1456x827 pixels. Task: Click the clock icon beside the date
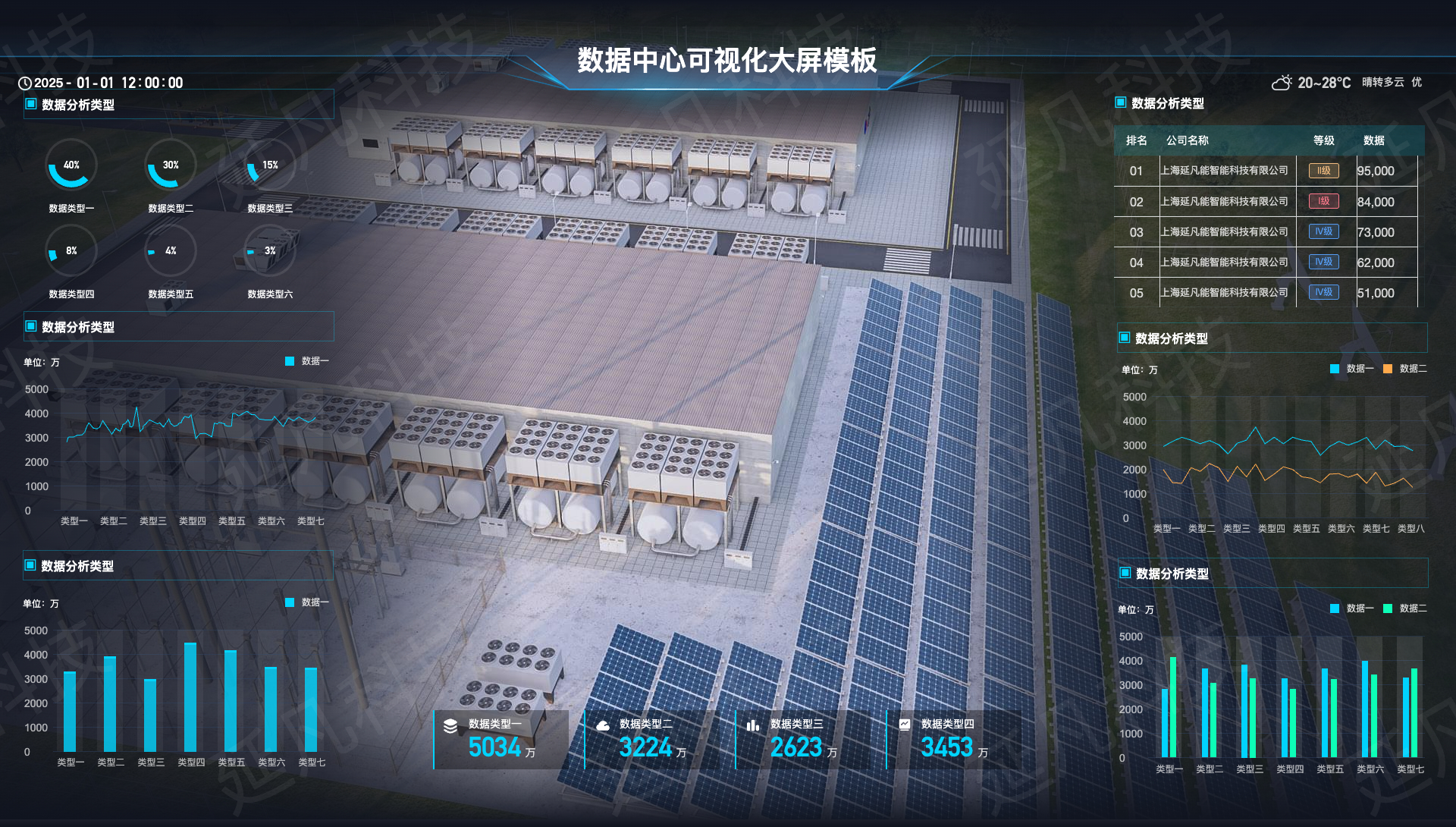(25, 83)
